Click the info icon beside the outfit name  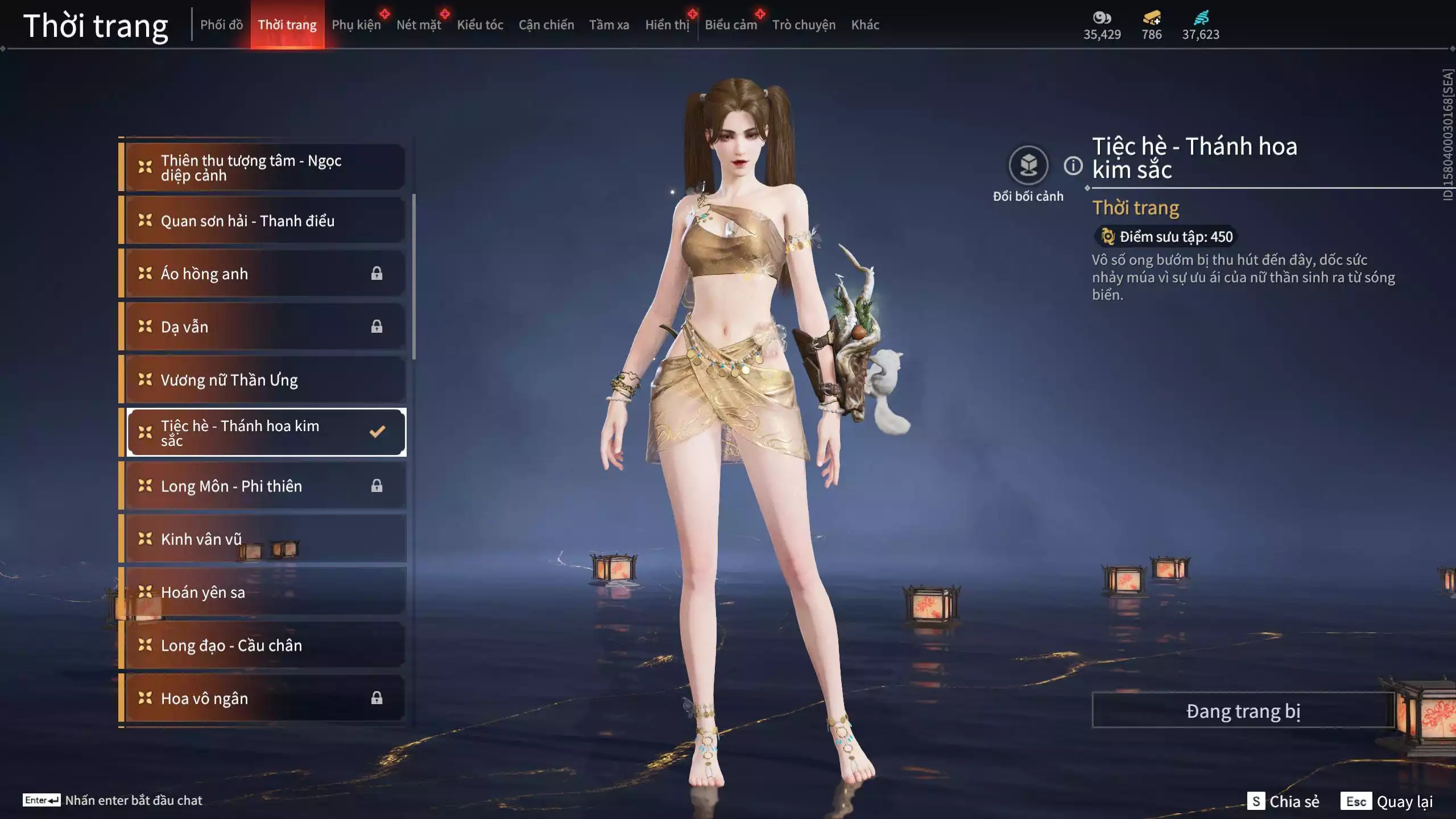tap(1072, 166)
